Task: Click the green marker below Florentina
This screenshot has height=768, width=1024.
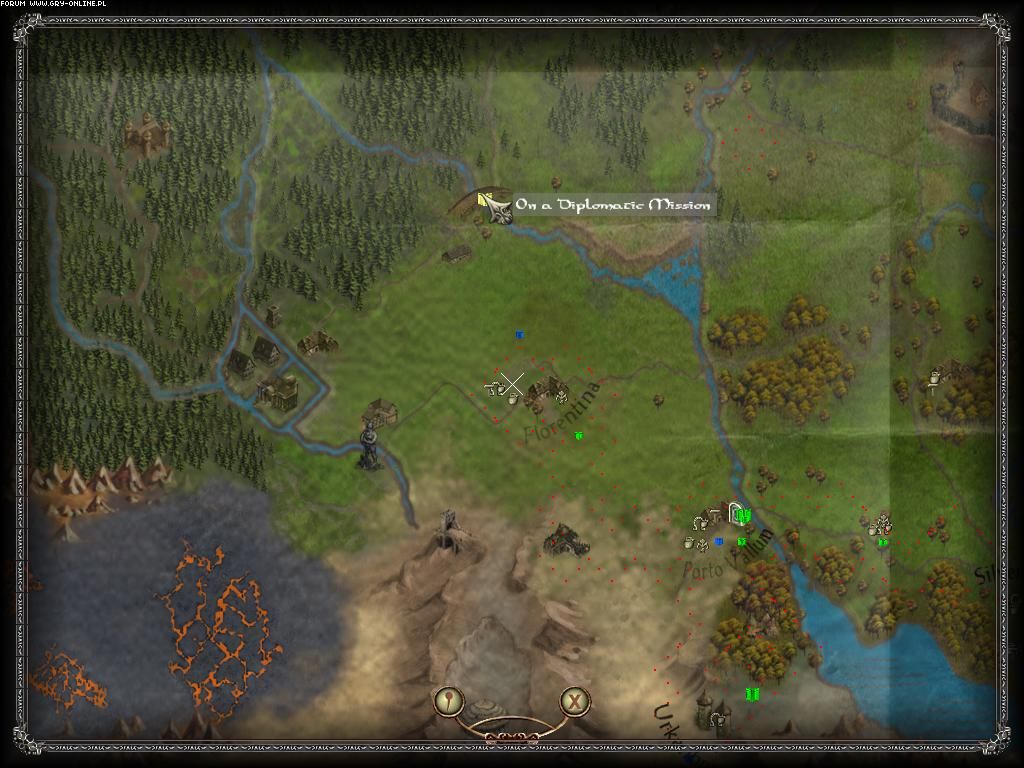Action: 578,435
